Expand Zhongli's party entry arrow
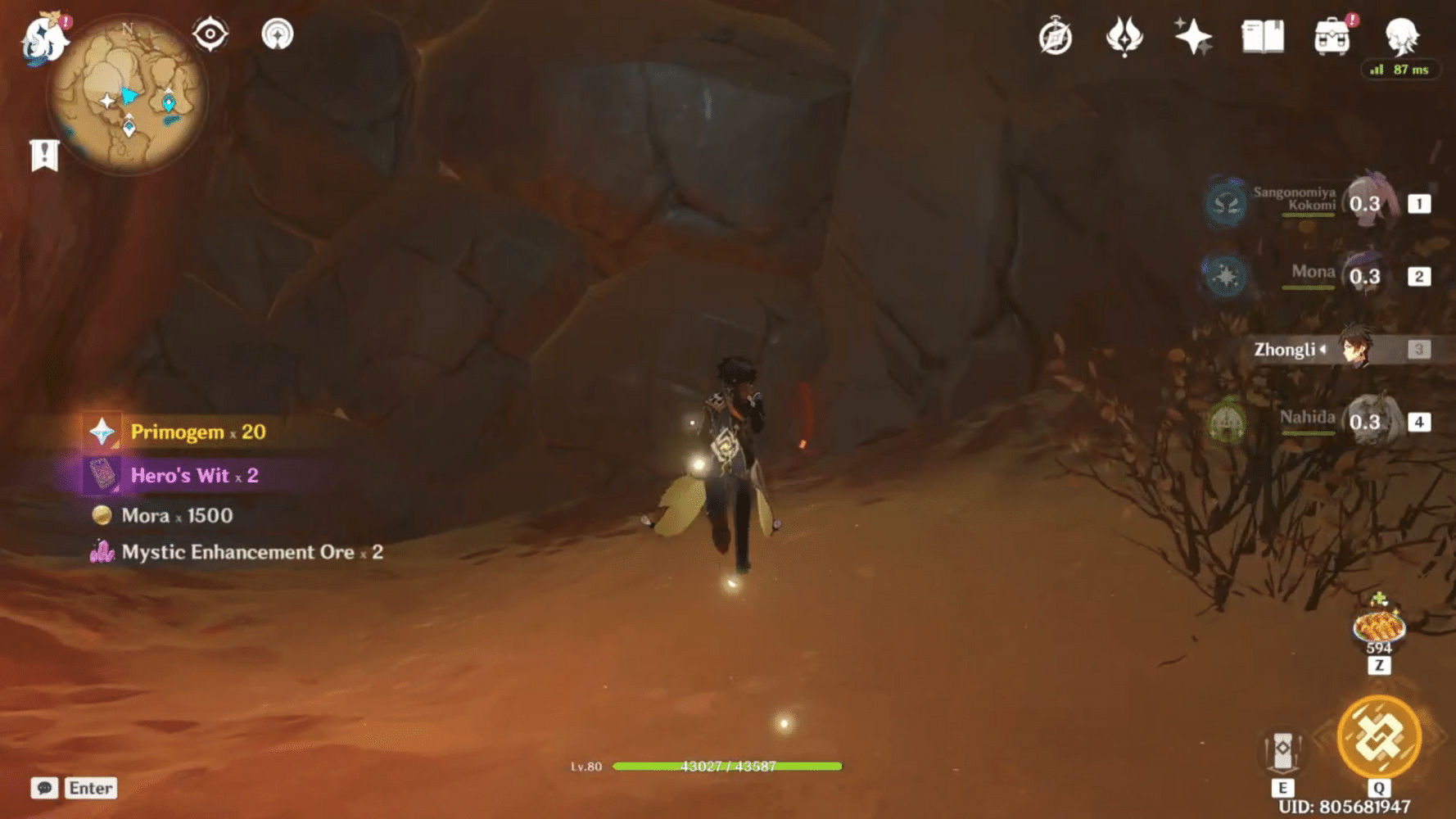The width and height of the screenshot is (1456, 819). click(1324, 350)
